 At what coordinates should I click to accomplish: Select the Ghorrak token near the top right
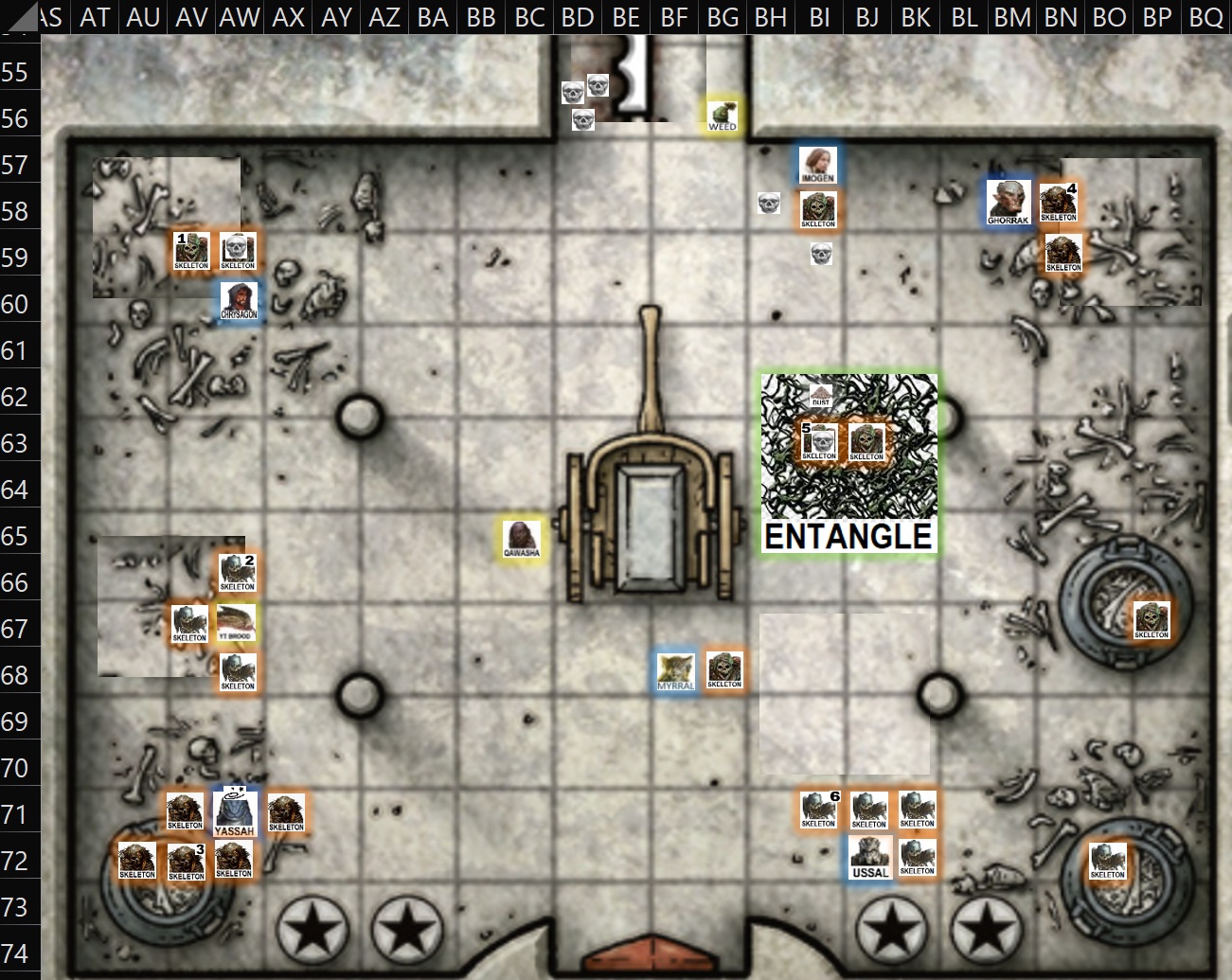tap(1007, 201)
